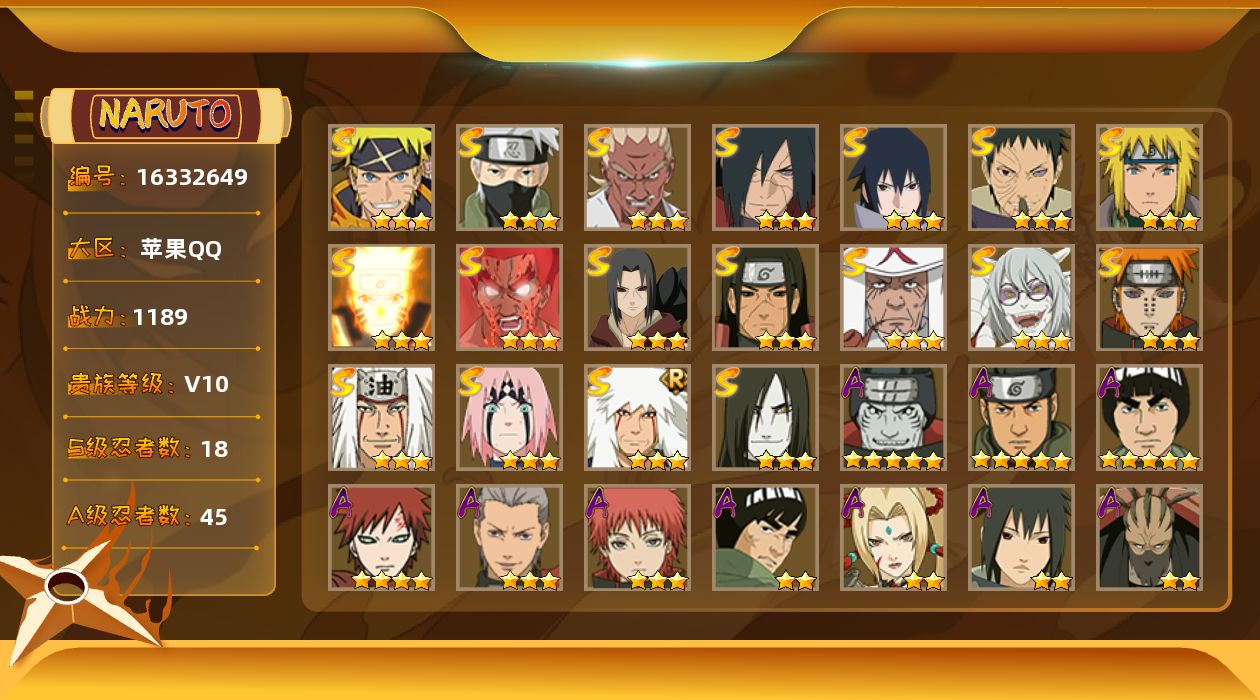Pick the red-skinned Eight Gates Guy
Screen dimensions: 1260x700
(509, 297)
